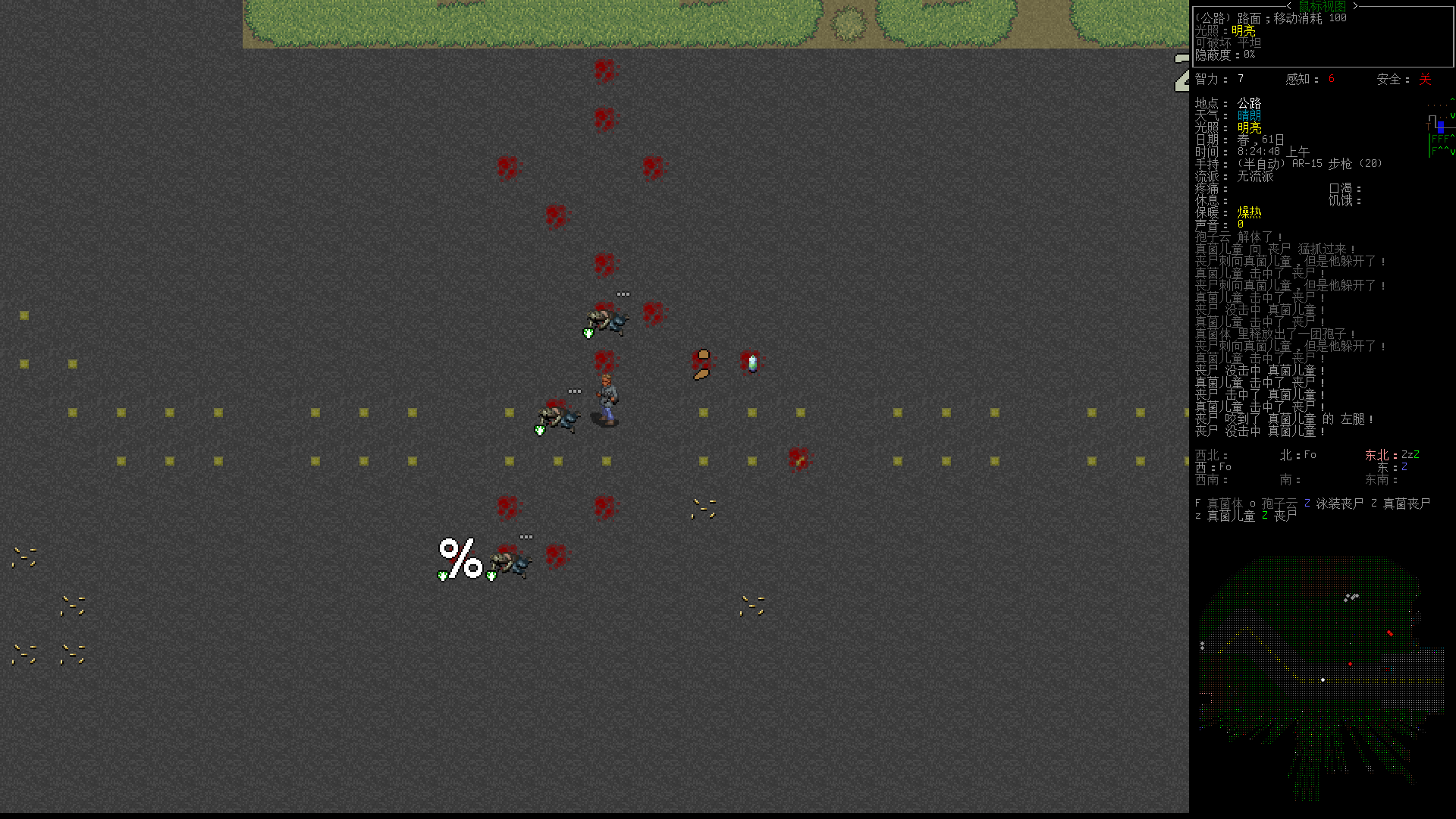Viewport: 1456px width, 819px height.
Task: Click the log line 丧尸 咬到了 真菌儿童
Action: coord(1282,419)
